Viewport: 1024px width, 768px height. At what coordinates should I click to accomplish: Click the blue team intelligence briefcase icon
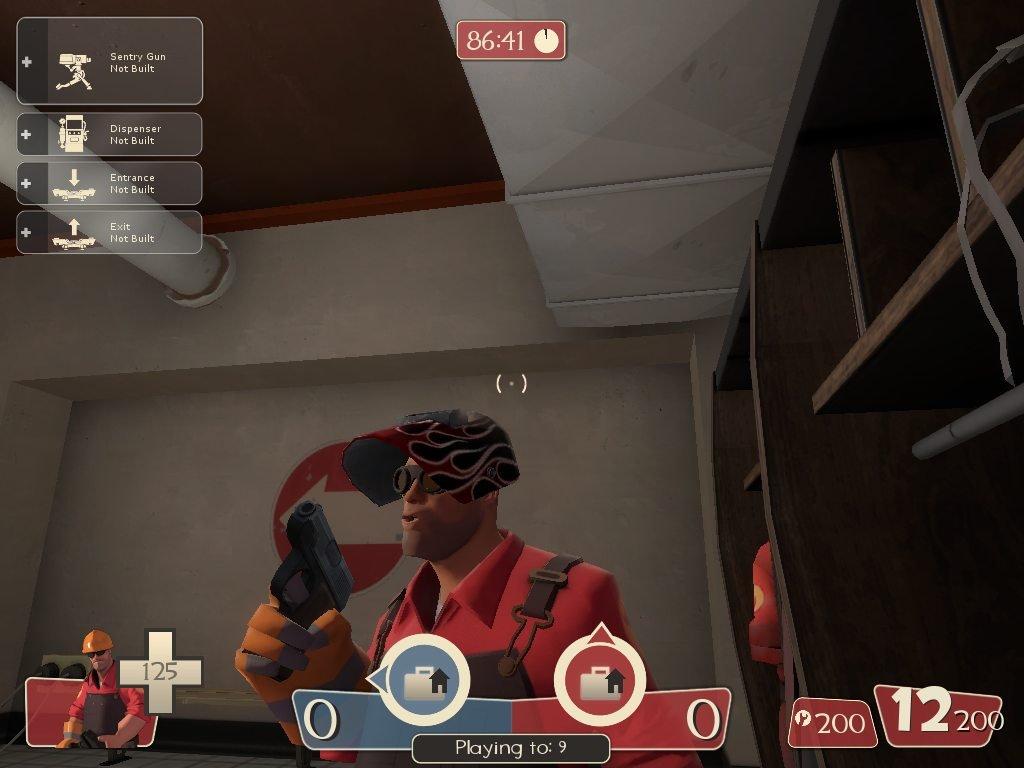[424, 681]
